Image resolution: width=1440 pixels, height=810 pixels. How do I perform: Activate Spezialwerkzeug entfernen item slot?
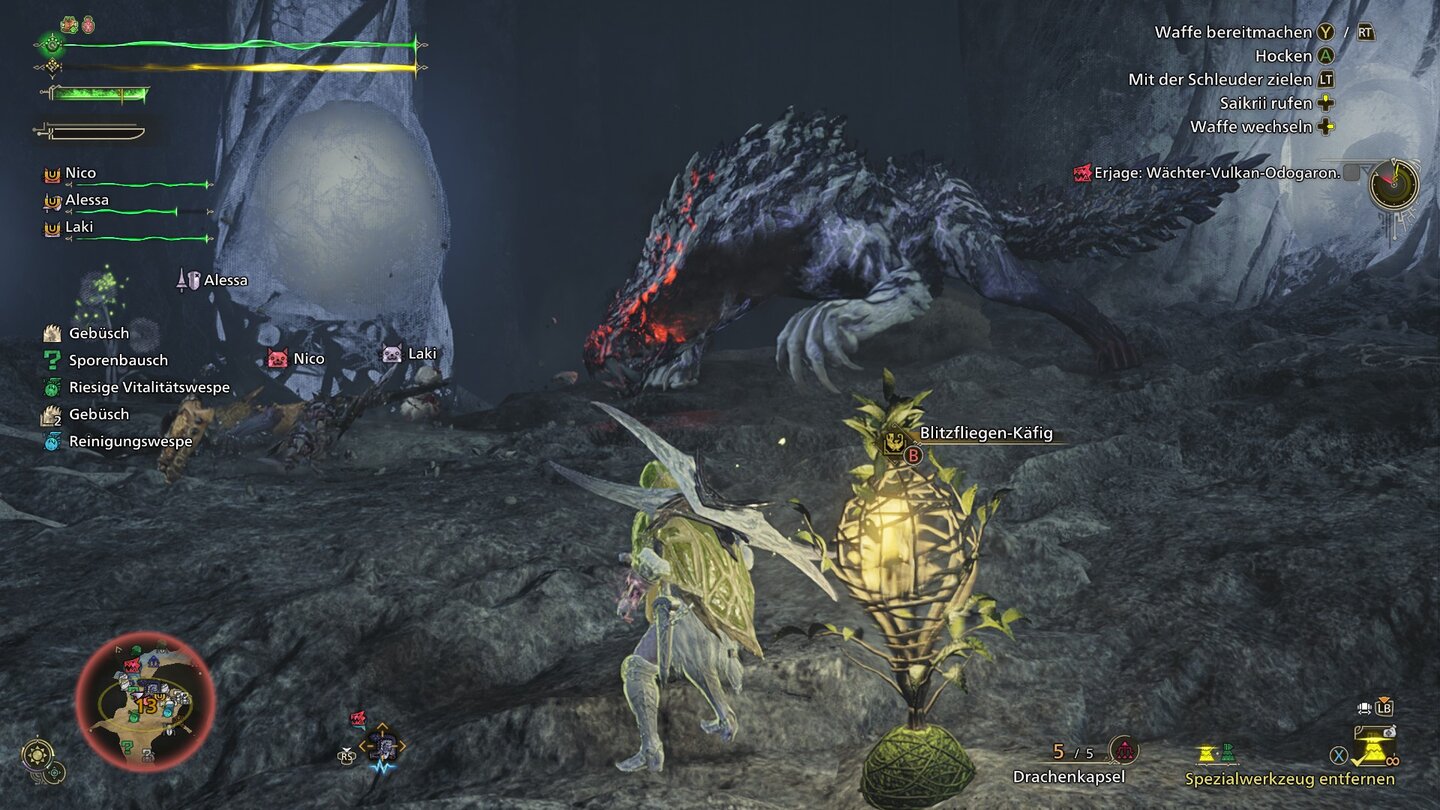click(x=1289, y=779)
